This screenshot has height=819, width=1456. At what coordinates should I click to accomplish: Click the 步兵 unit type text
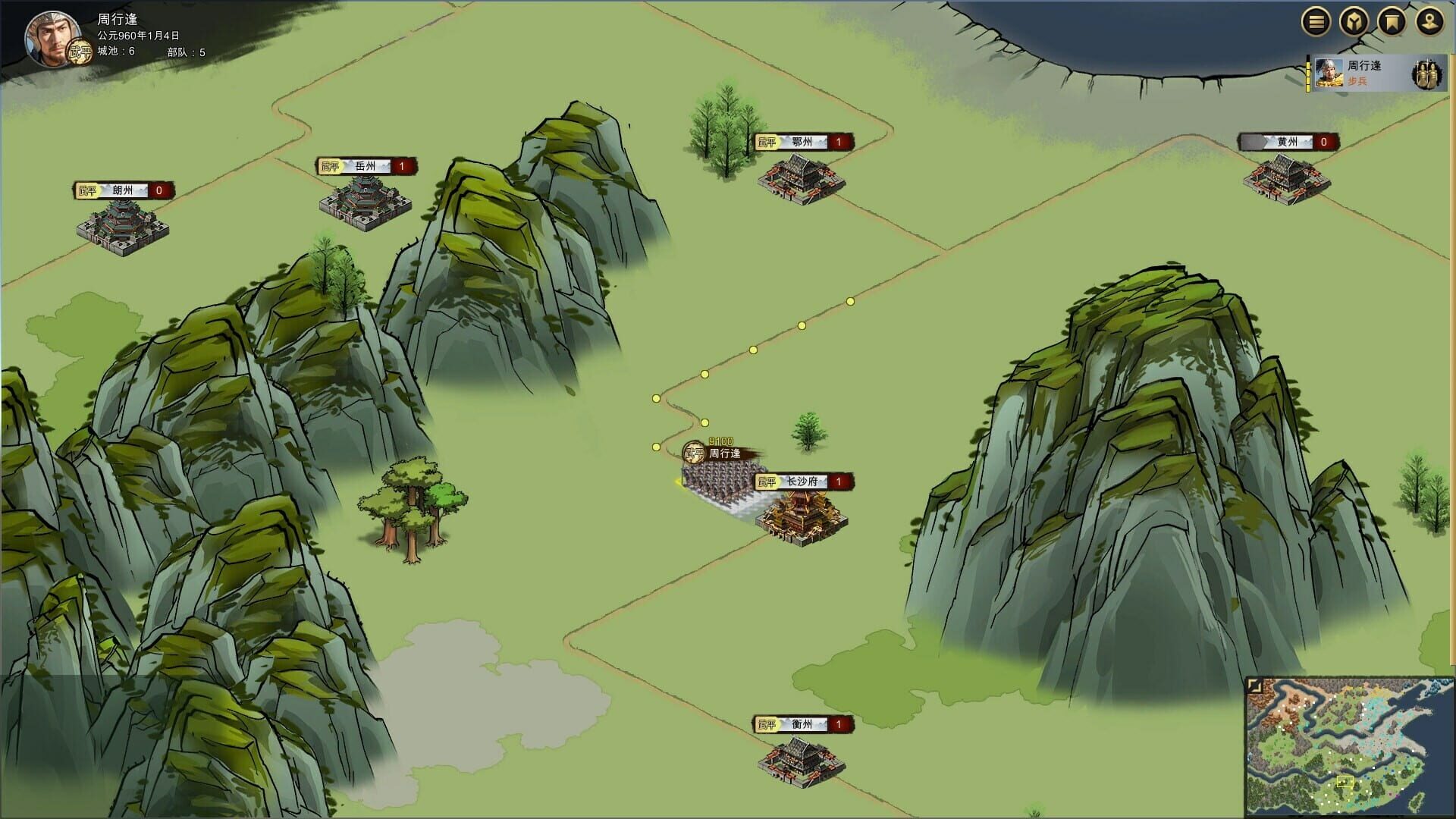pos(1360,81)
